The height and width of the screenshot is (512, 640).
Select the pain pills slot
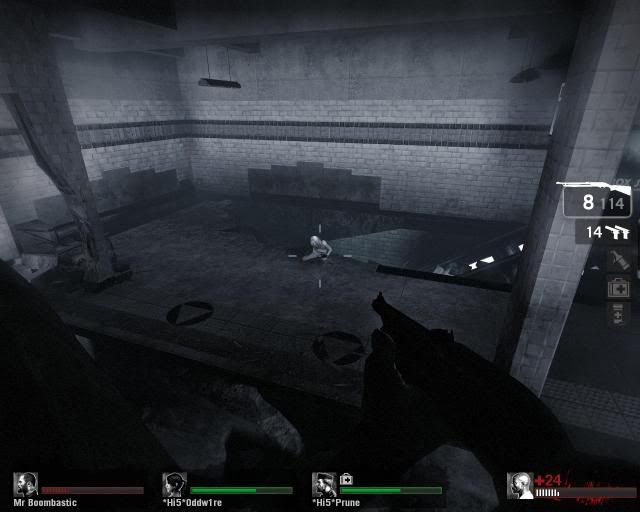click(x=619, y=314)
